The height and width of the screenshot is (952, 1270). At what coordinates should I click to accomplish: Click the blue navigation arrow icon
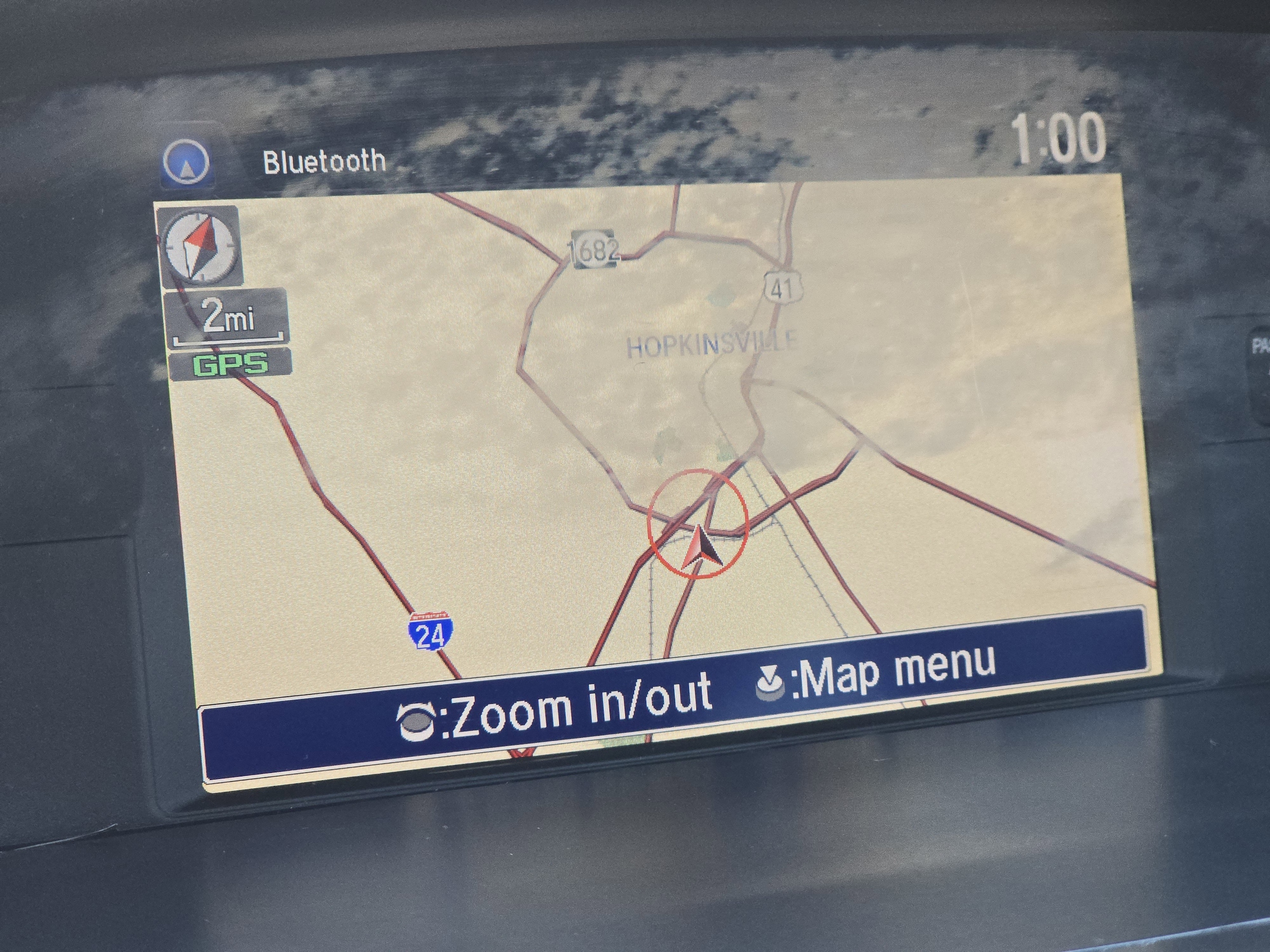(x=186, y=163)
